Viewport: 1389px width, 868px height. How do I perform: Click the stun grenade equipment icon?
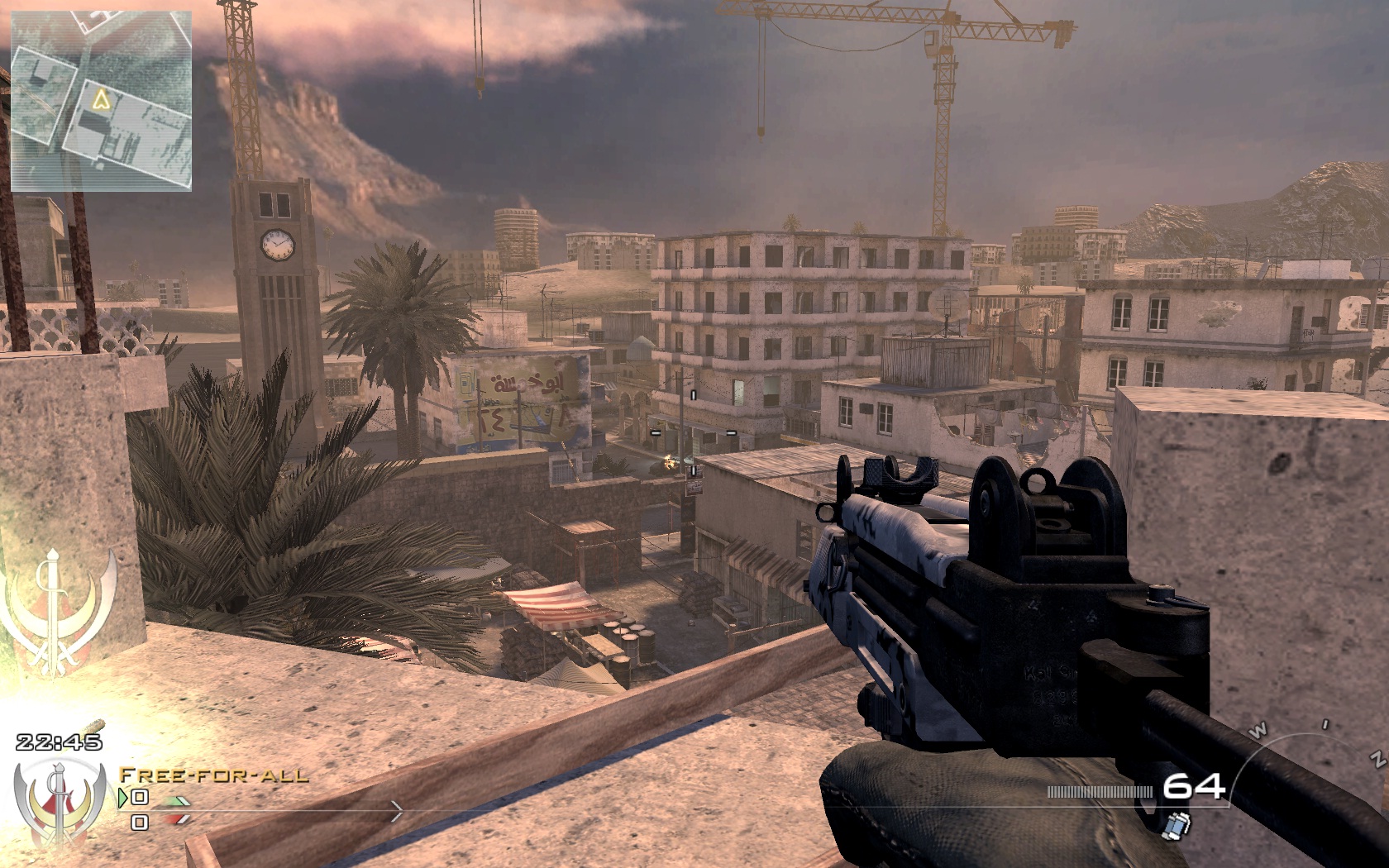(1179, 823)
